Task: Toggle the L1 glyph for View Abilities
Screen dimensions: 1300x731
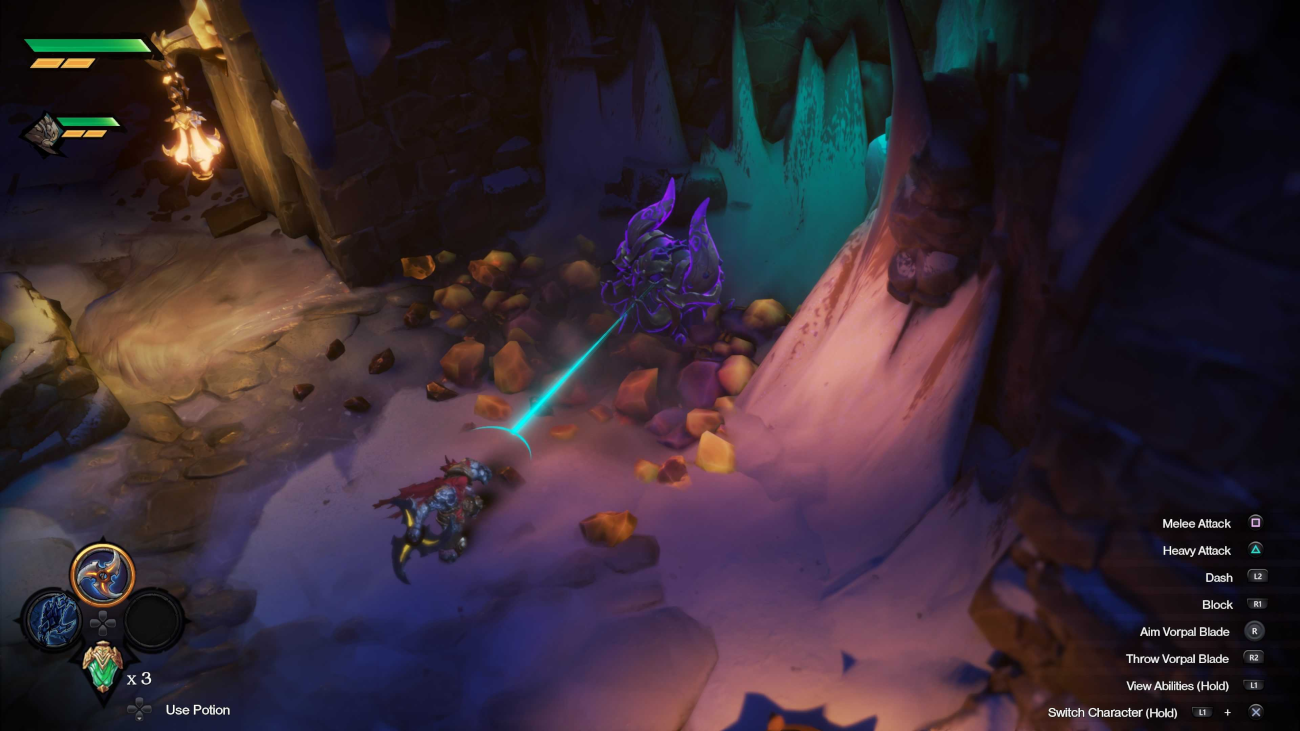Action: 1254,685
